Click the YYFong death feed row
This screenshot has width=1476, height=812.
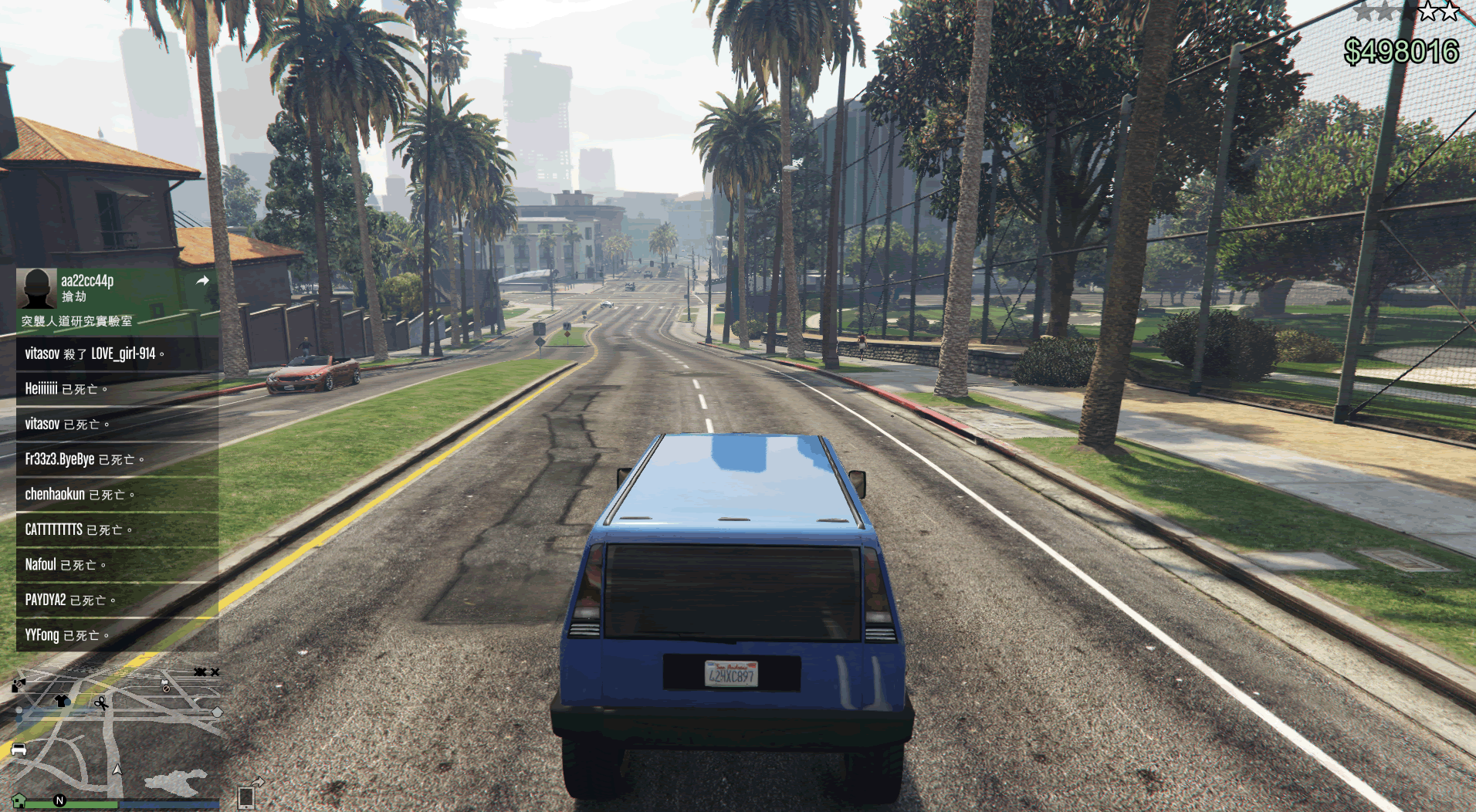[x=117, y=635]
